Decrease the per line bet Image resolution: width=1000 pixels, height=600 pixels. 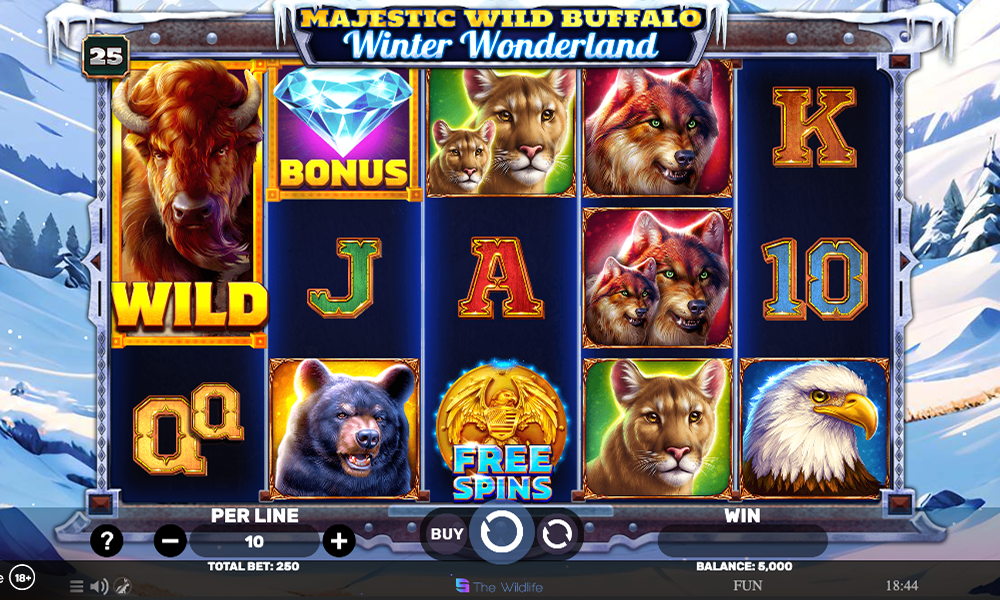tap(171, 541)
